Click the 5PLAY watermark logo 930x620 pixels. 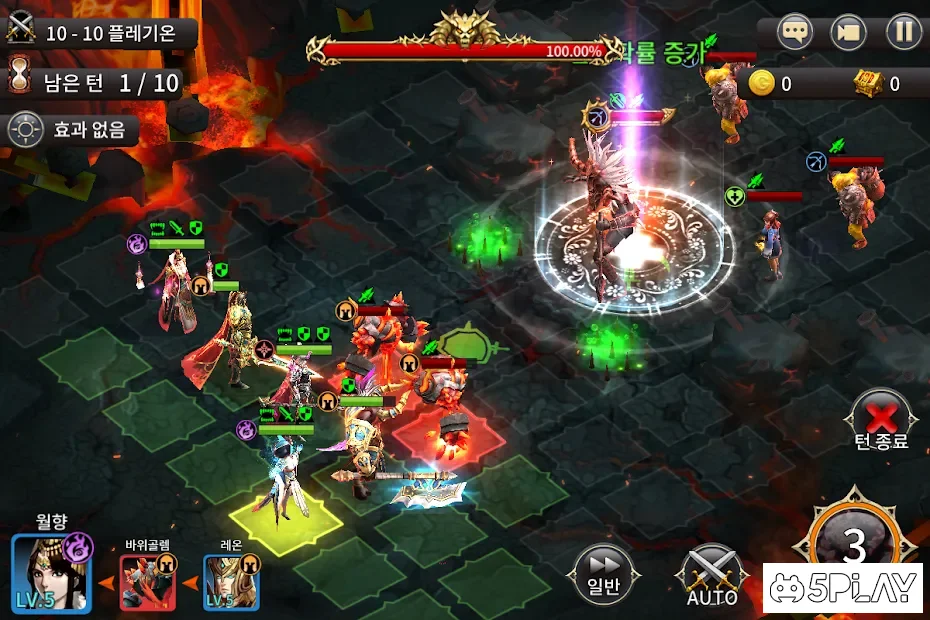click(842, 588)
